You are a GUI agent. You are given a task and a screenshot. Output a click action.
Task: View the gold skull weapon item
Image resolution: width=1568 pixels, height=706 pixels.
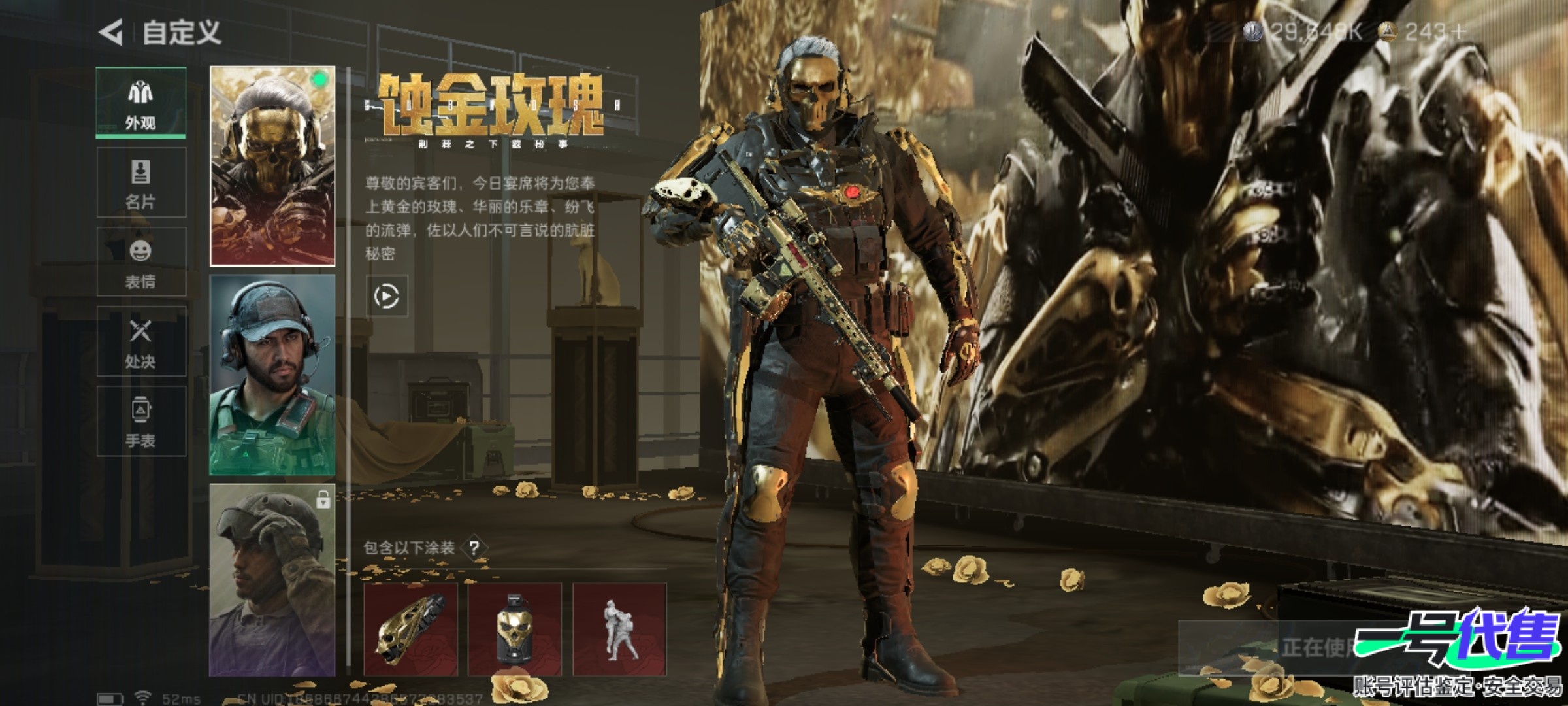click(x=411, y=630)
